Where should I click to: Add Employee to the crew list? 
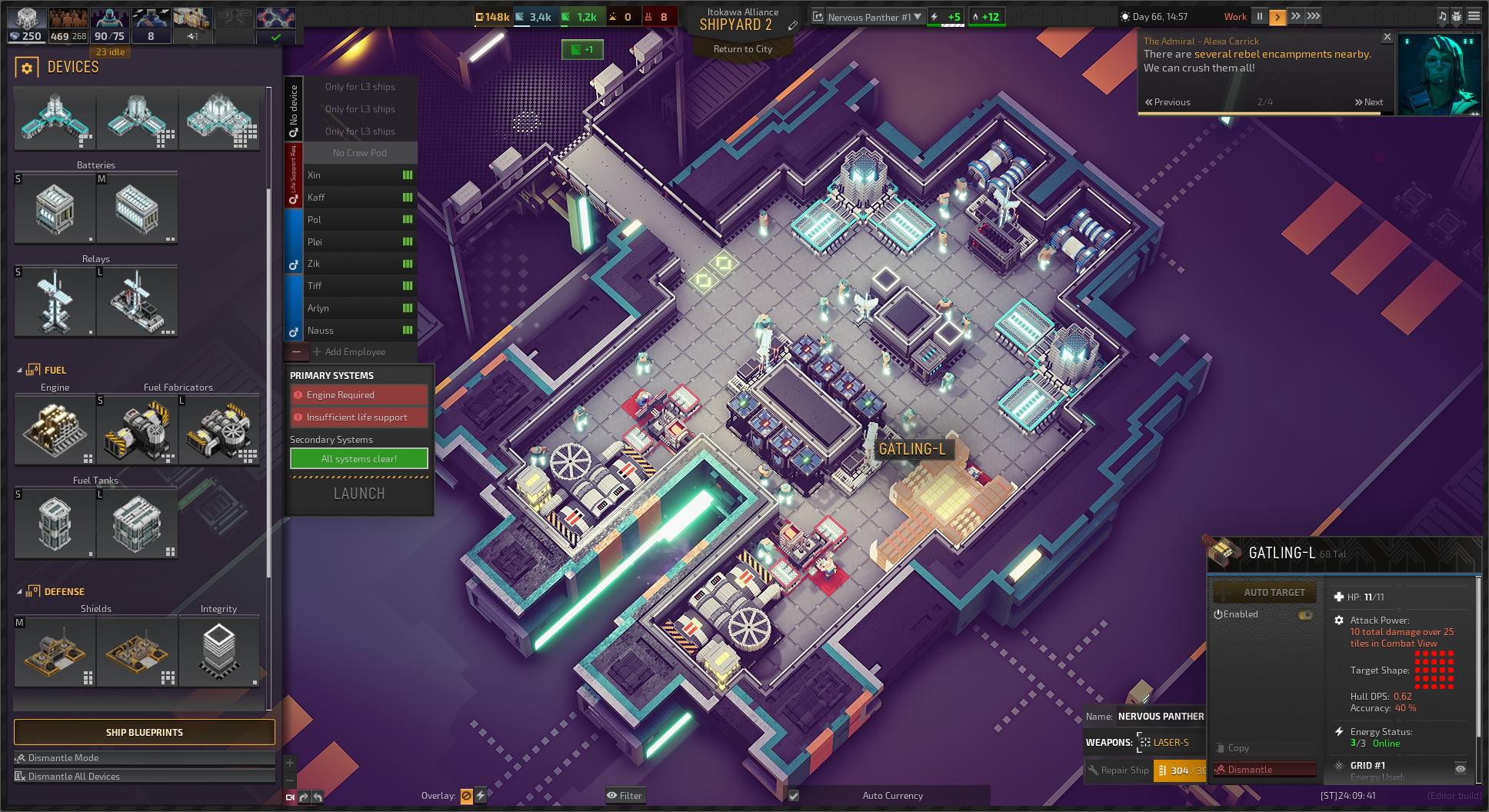(x=355, y=352)
